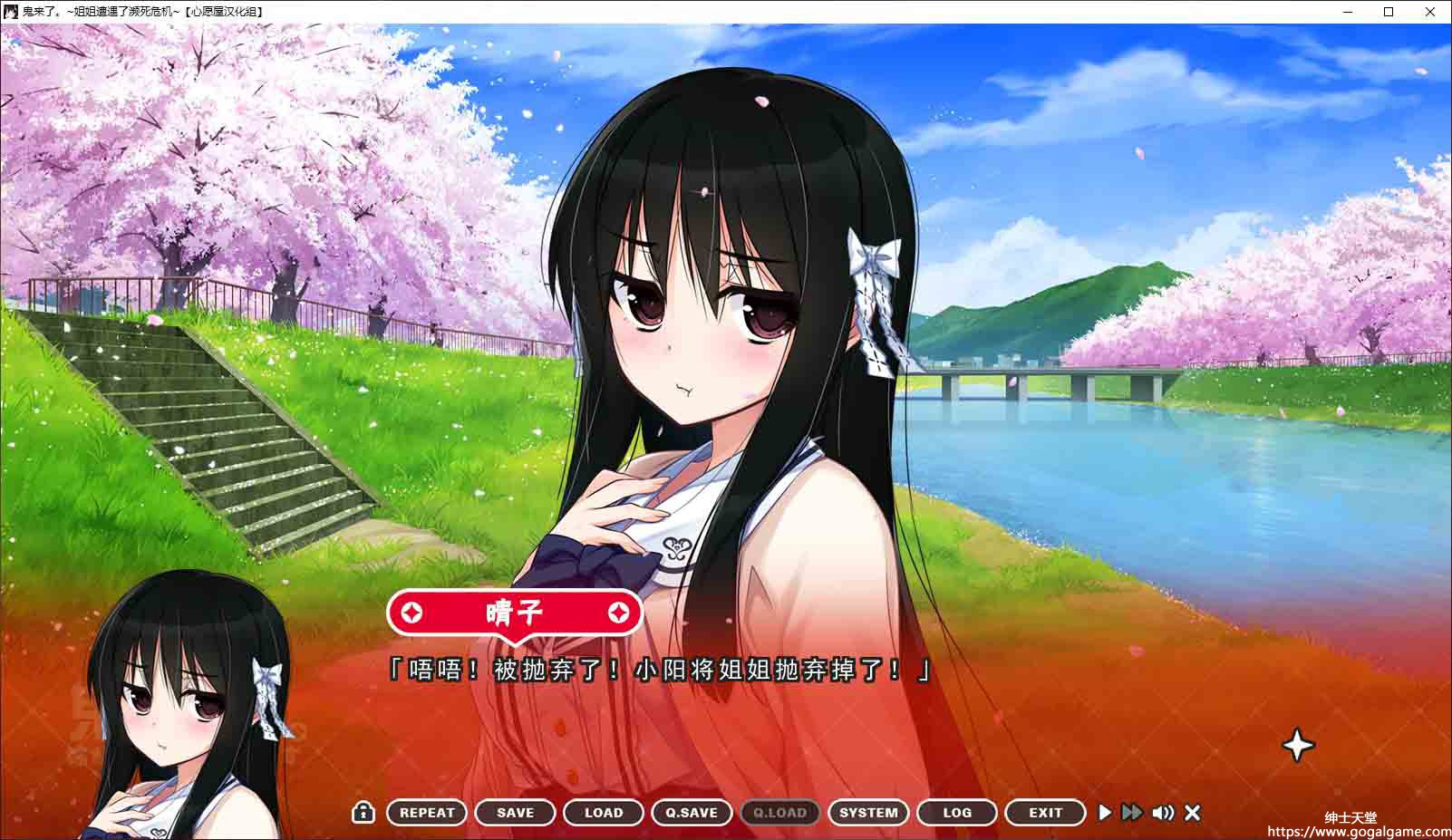
Task: Show the dialogue LOG
Action: [x=957, y=813]
